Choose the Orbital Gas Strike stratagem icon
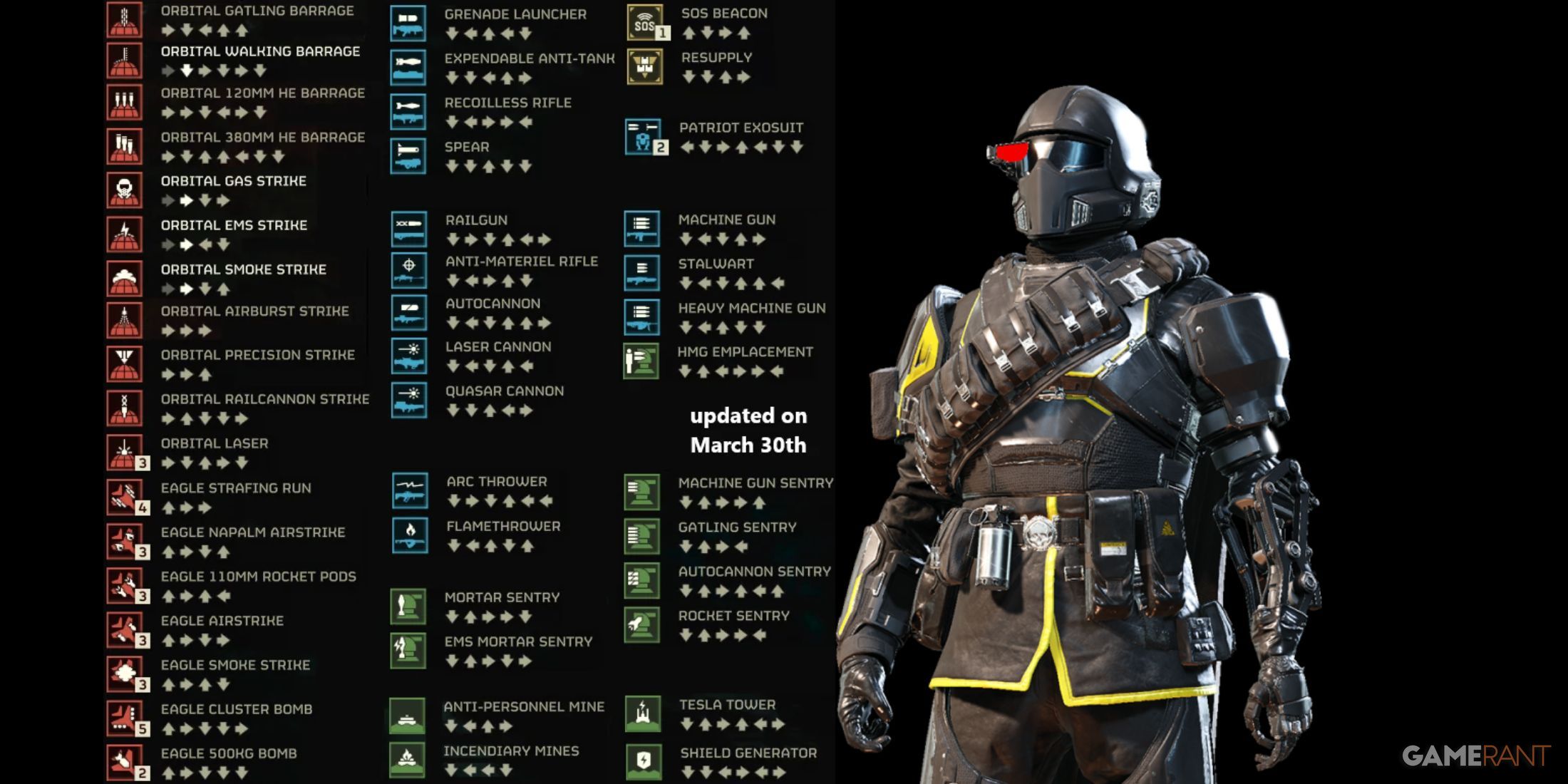1568x784 pixels. tap(124, 190)
